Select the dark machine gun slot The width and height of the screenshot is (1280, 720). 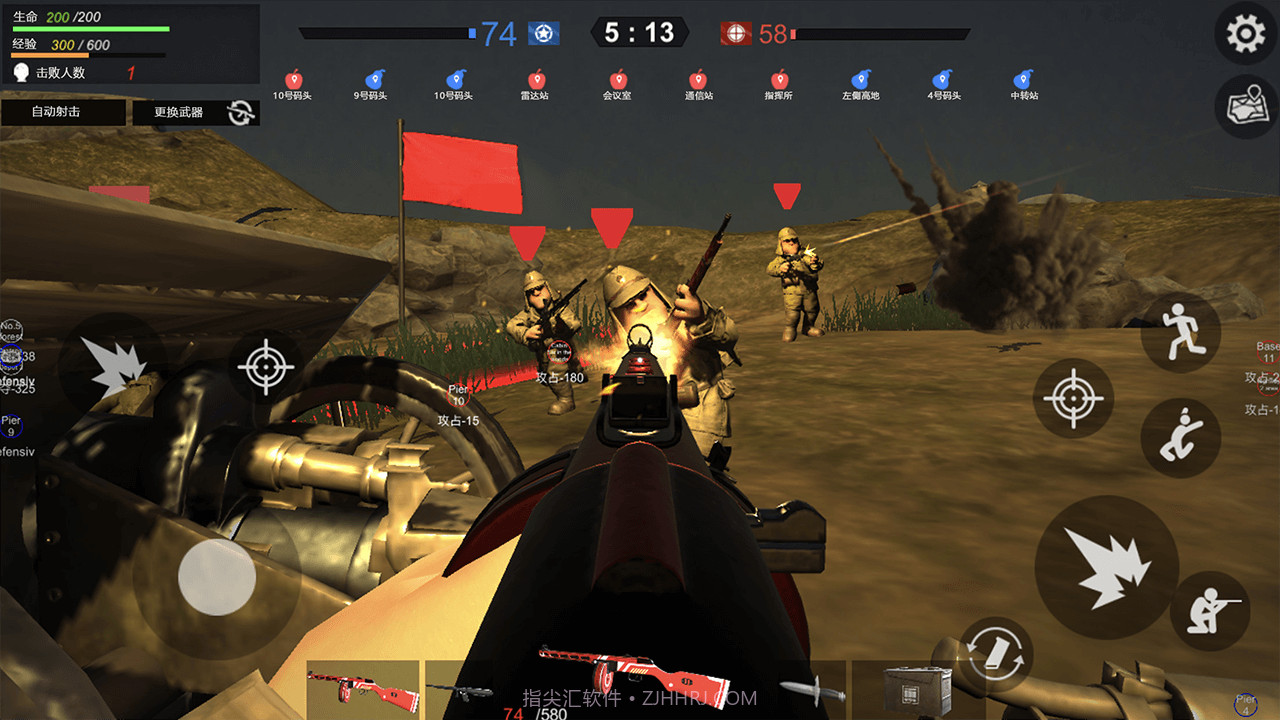point(462,689)
